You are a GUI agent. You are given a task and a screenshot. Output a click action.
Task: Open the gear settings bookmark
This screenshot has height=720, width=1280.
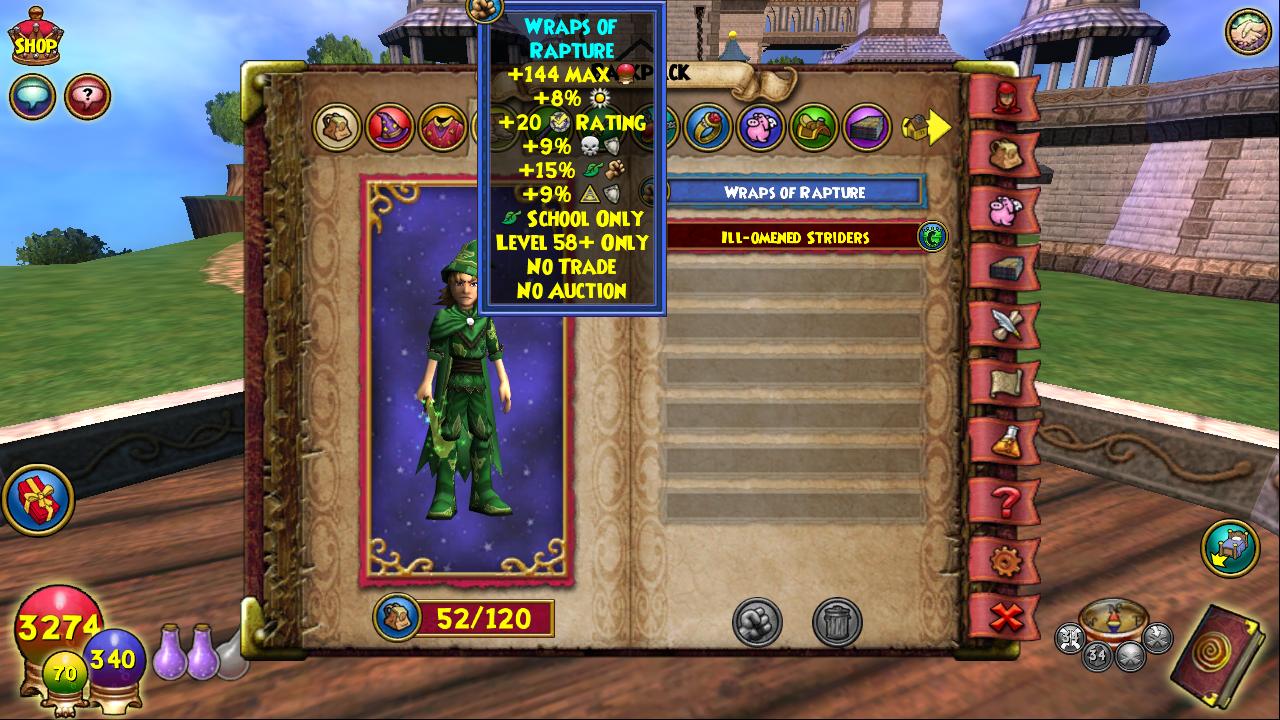tap(1004, 560)
